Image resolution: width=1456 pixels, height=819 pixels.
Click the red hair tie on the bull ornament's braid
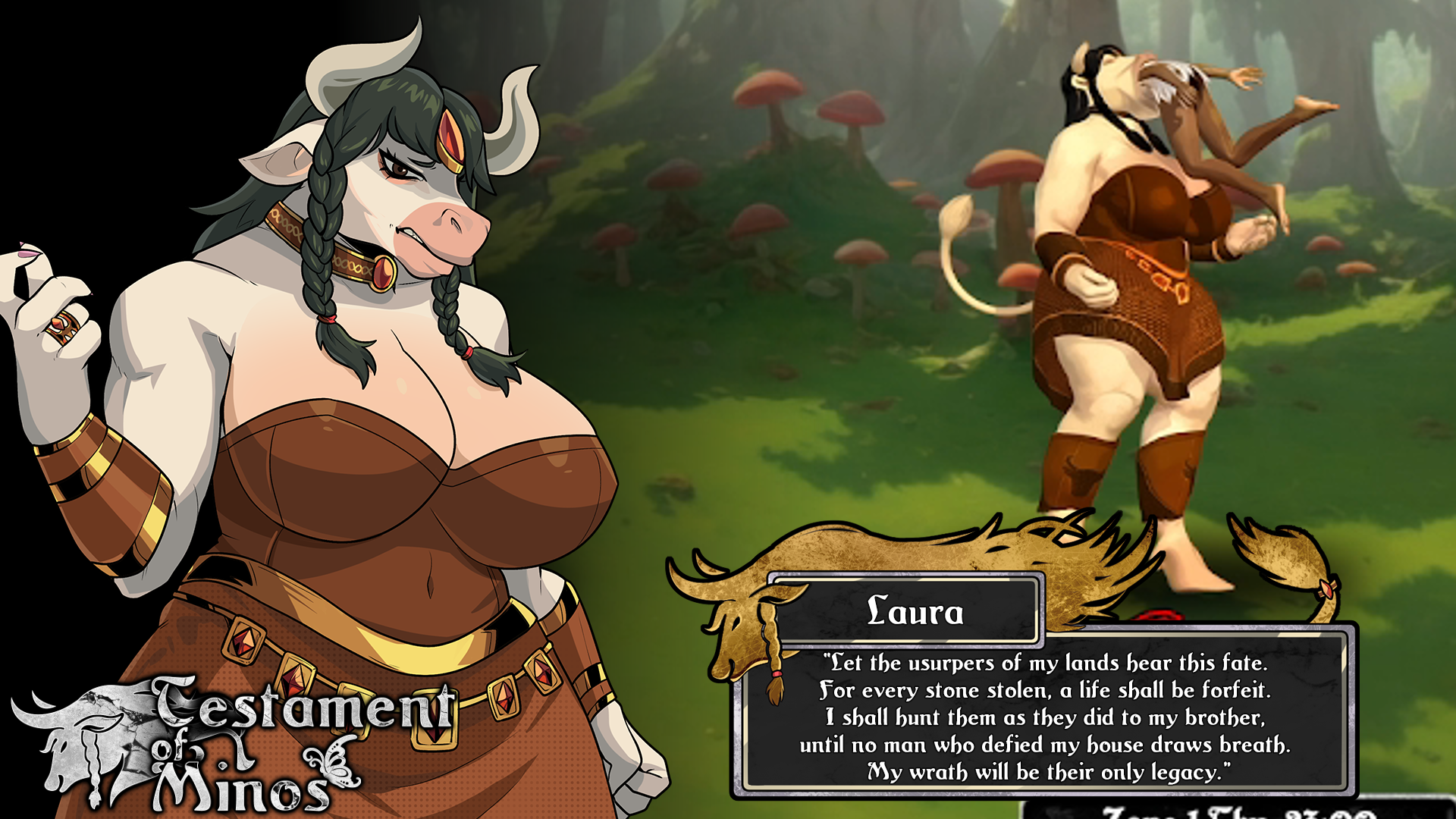777,673
